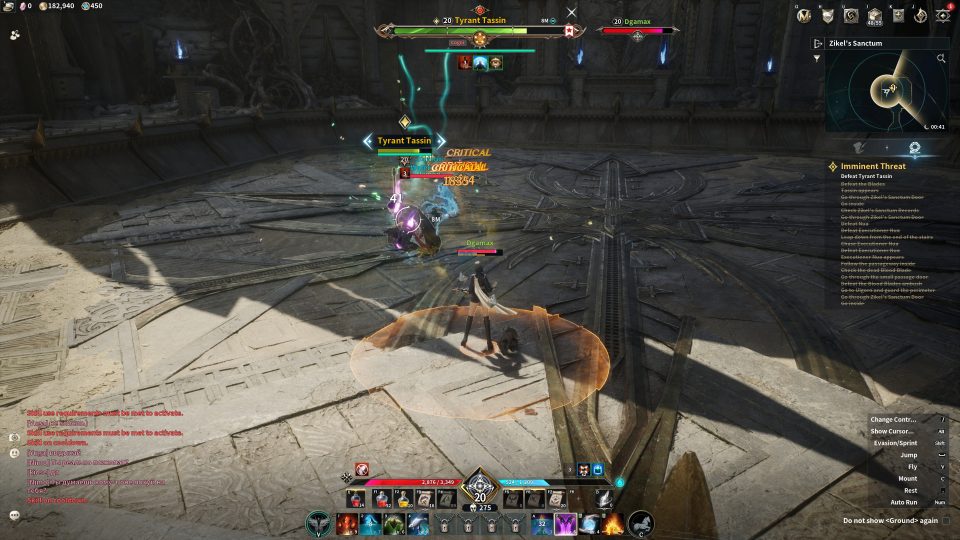Image resolution: width=960 pixels, height=540 pixels.
Task: Open the notification icon with red badge
Action: pos(945,15)
